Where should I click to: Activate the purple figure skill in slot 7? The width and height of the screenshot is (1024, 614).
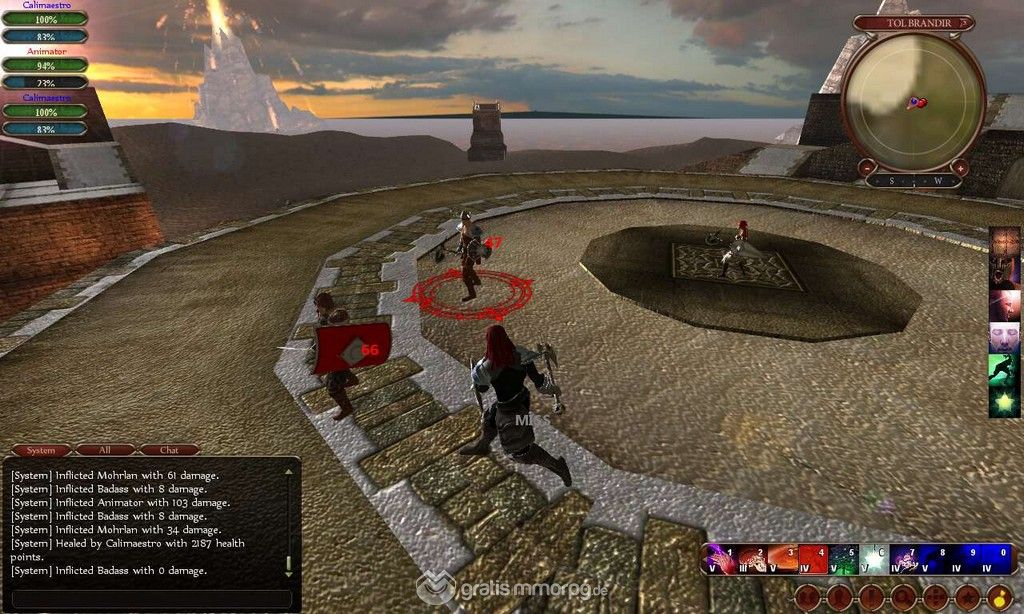[x=906, y=560]
